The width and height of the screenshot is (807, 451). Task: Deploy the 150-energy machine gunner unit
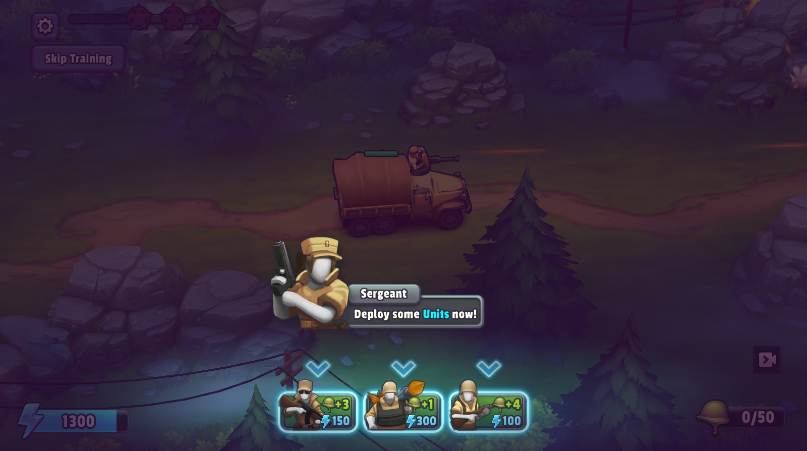click(318, 411)
